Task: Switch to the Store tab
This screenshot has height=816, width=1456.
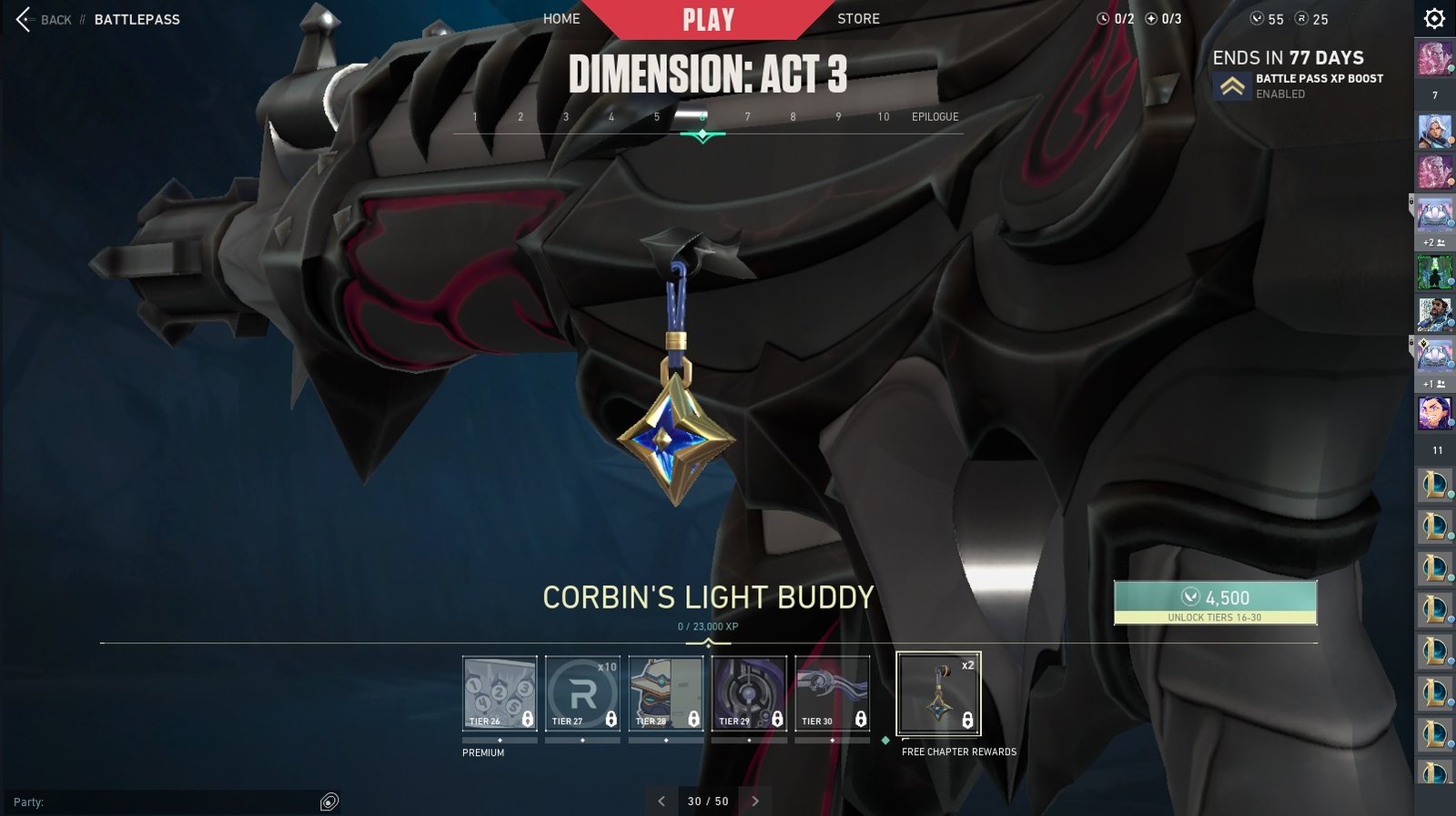Action: pos(858,18)
